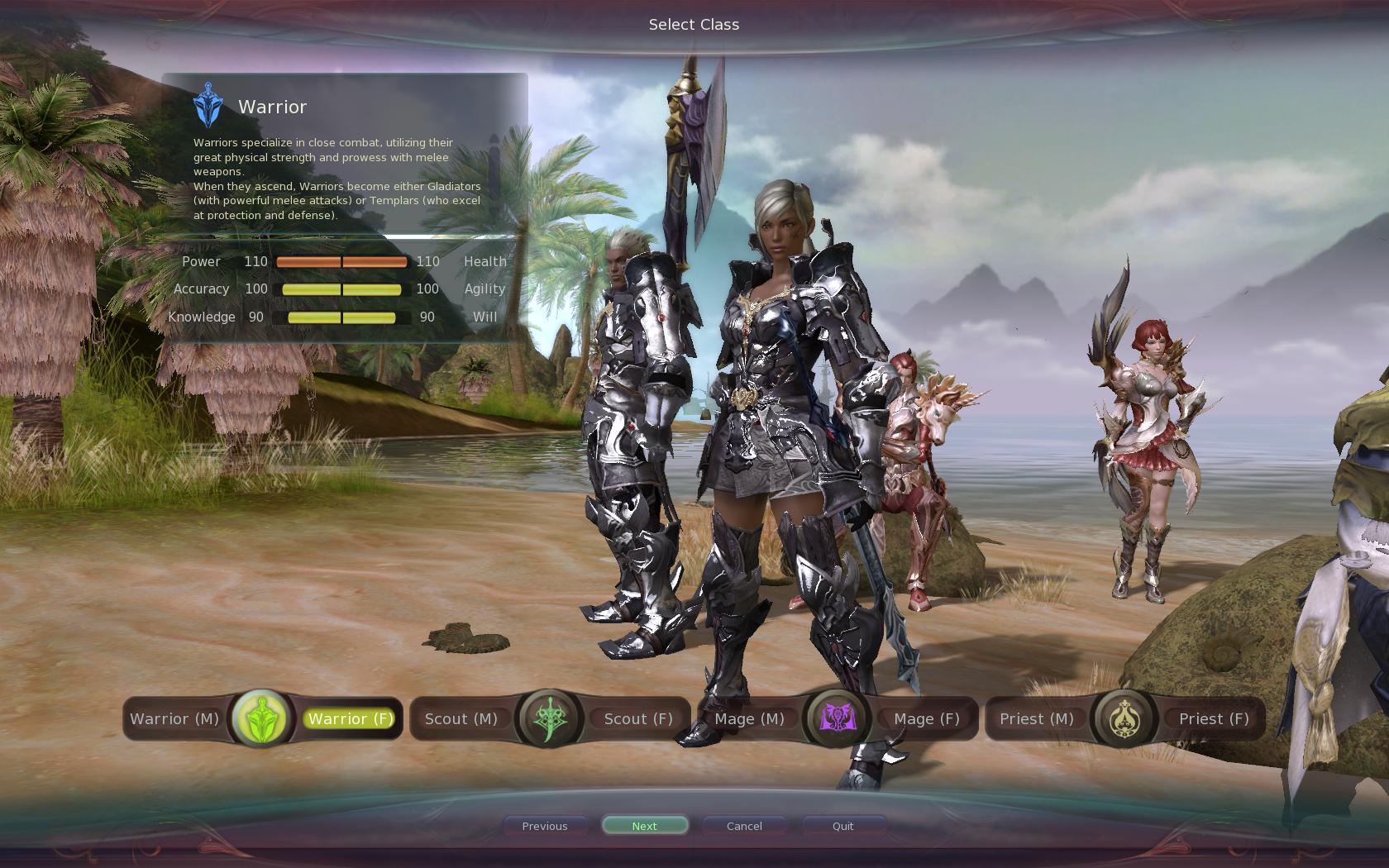Image resolution: width=1389 pixels, height=868 pixels.
Task: Select the Mage (F) class
Action: coord(926,719)
